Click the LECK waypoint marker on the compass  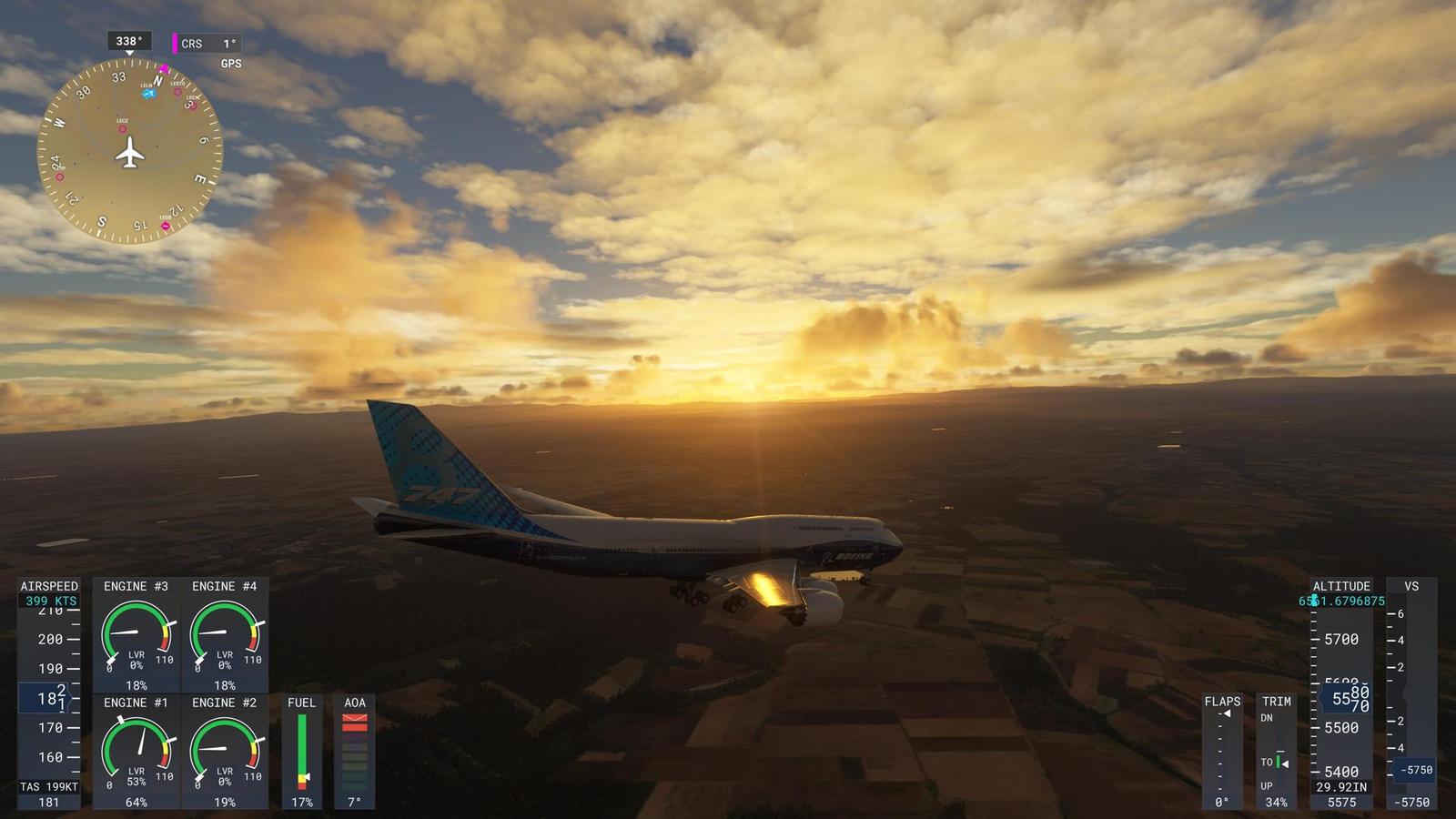[193, 107]
